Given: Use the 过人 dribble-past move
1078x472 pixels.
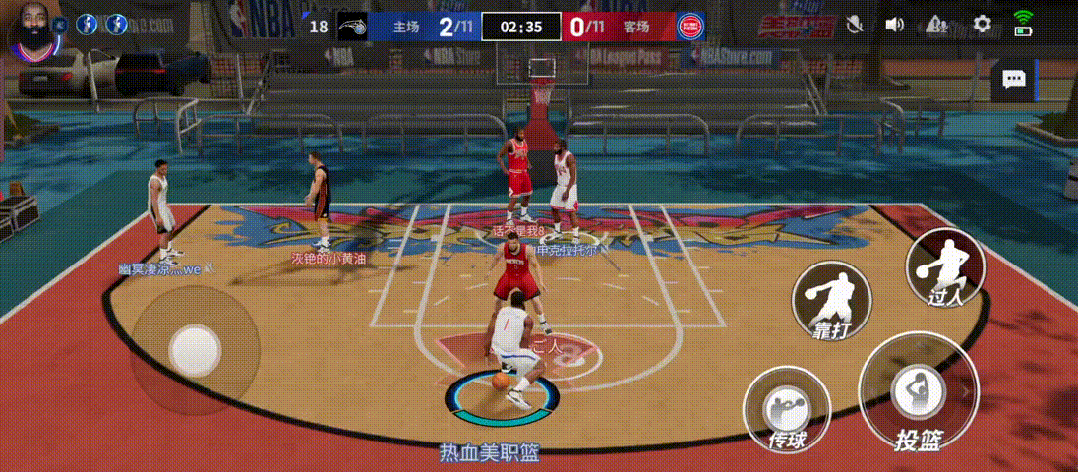Looking at the screenshot, I should (x=945, y=268).
